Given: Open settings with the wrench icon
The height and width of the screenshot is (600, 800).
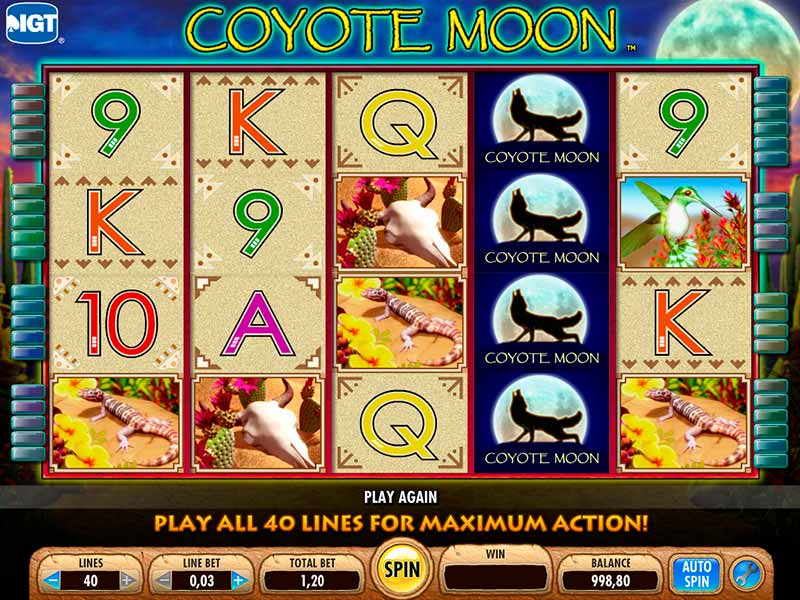Looking at the screenshot, I should point(747,573).
